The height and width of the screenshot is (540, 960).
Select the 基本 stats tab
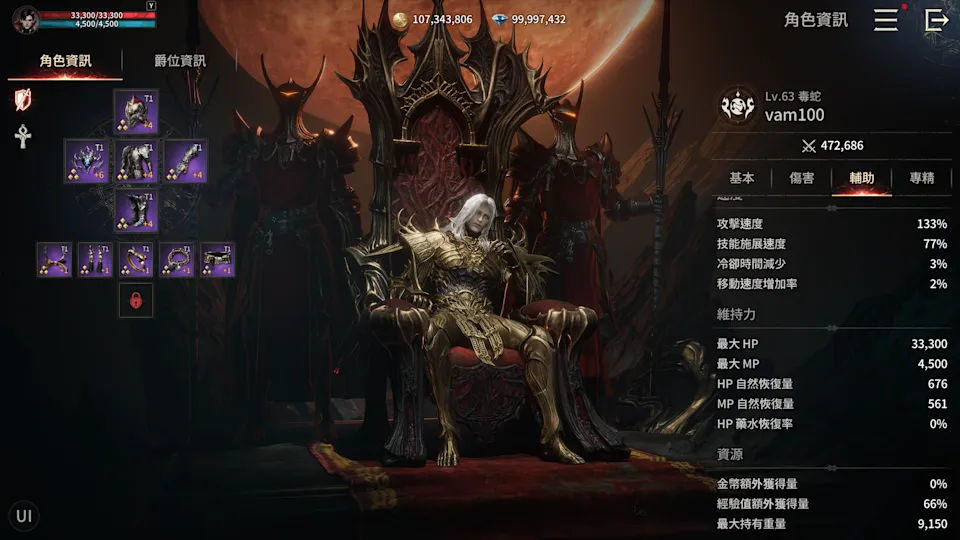click(x=742, y=178)
